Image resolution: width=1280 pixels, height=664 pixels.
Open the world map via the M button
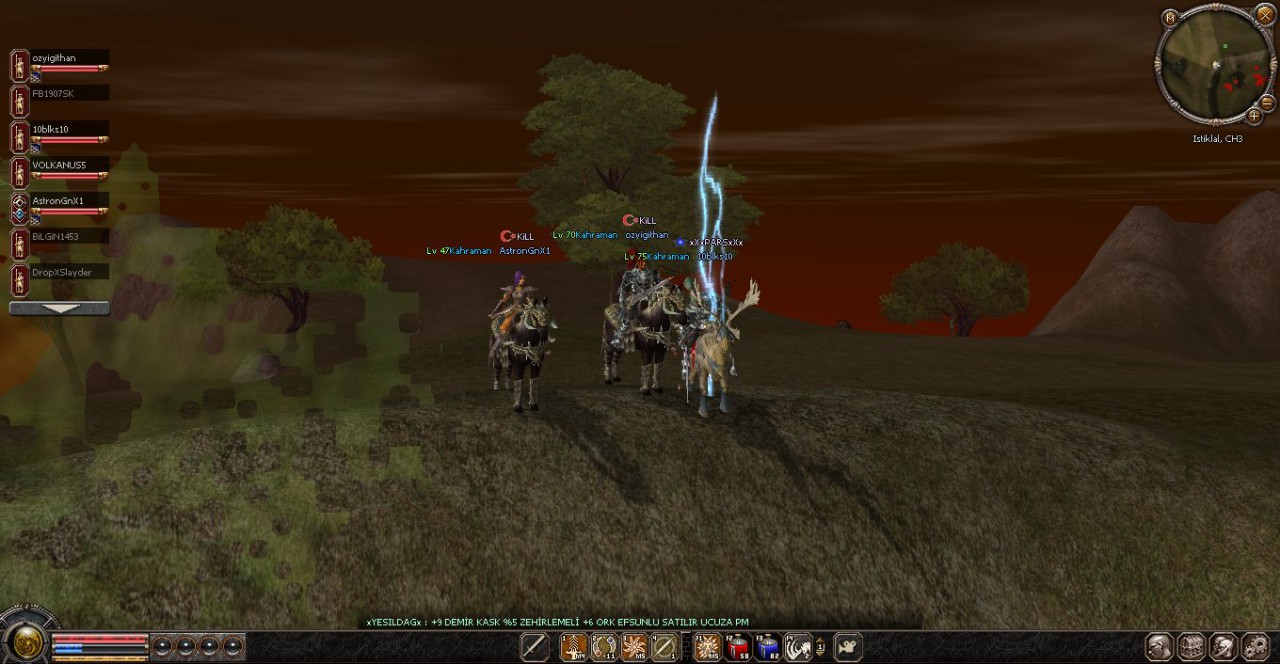click(x=1170, y=17)
